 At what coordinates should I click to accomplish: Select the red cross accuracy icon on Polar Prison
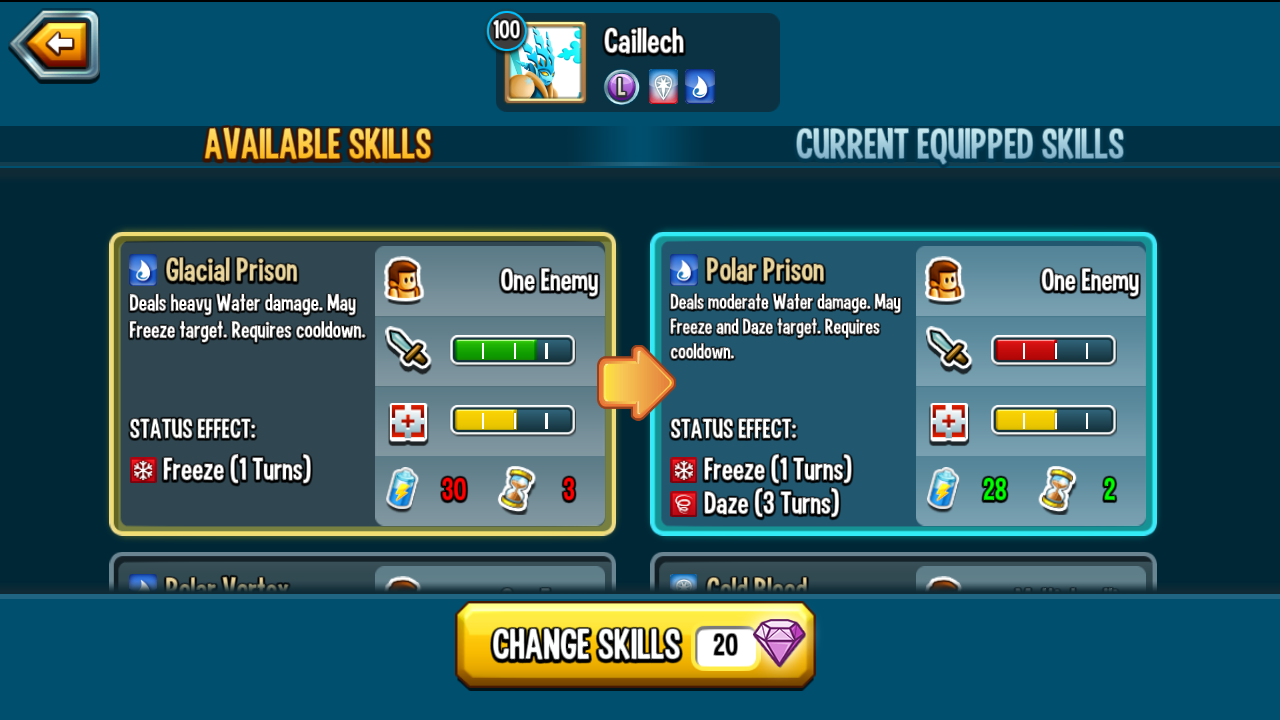click(947, 420)
